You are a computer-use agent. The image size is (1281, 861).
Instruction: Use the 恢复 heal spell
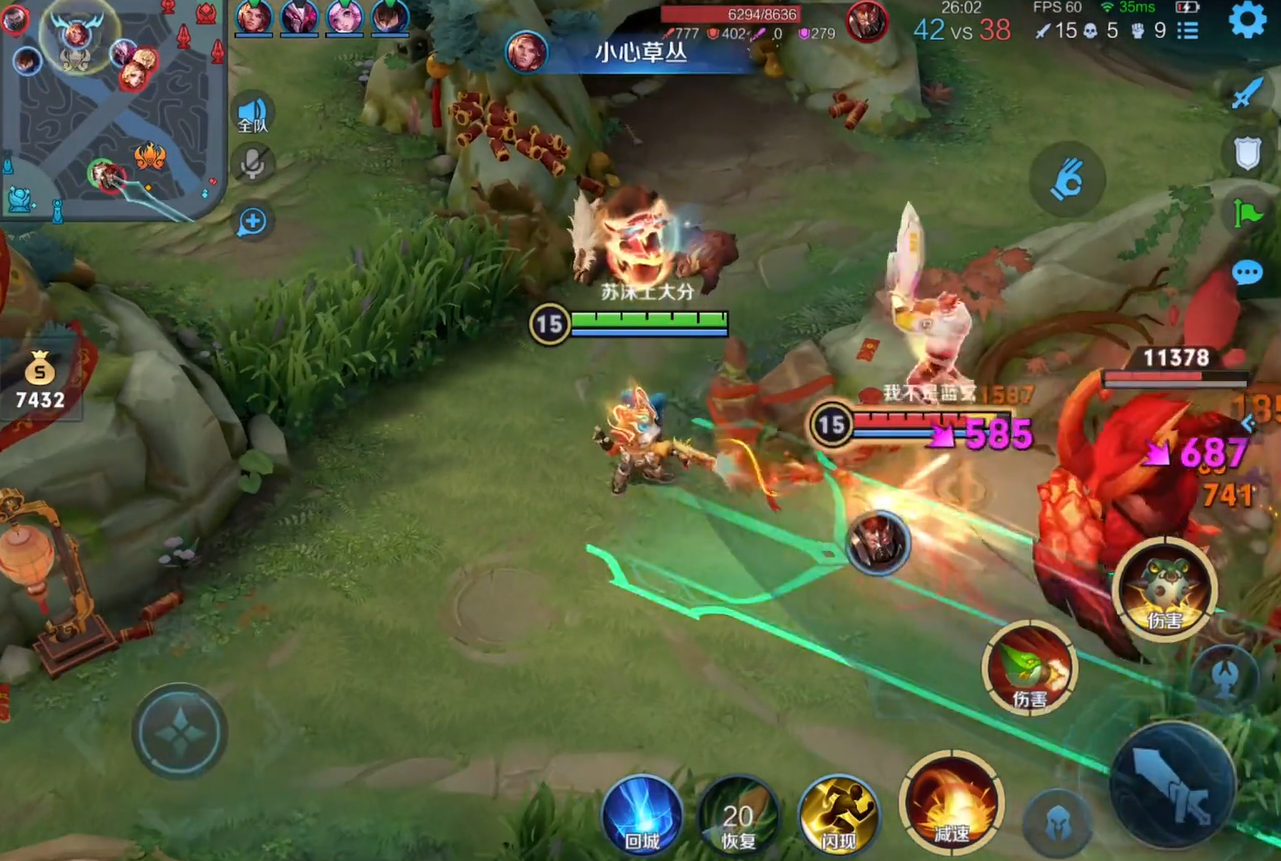[x=738, y=814]
